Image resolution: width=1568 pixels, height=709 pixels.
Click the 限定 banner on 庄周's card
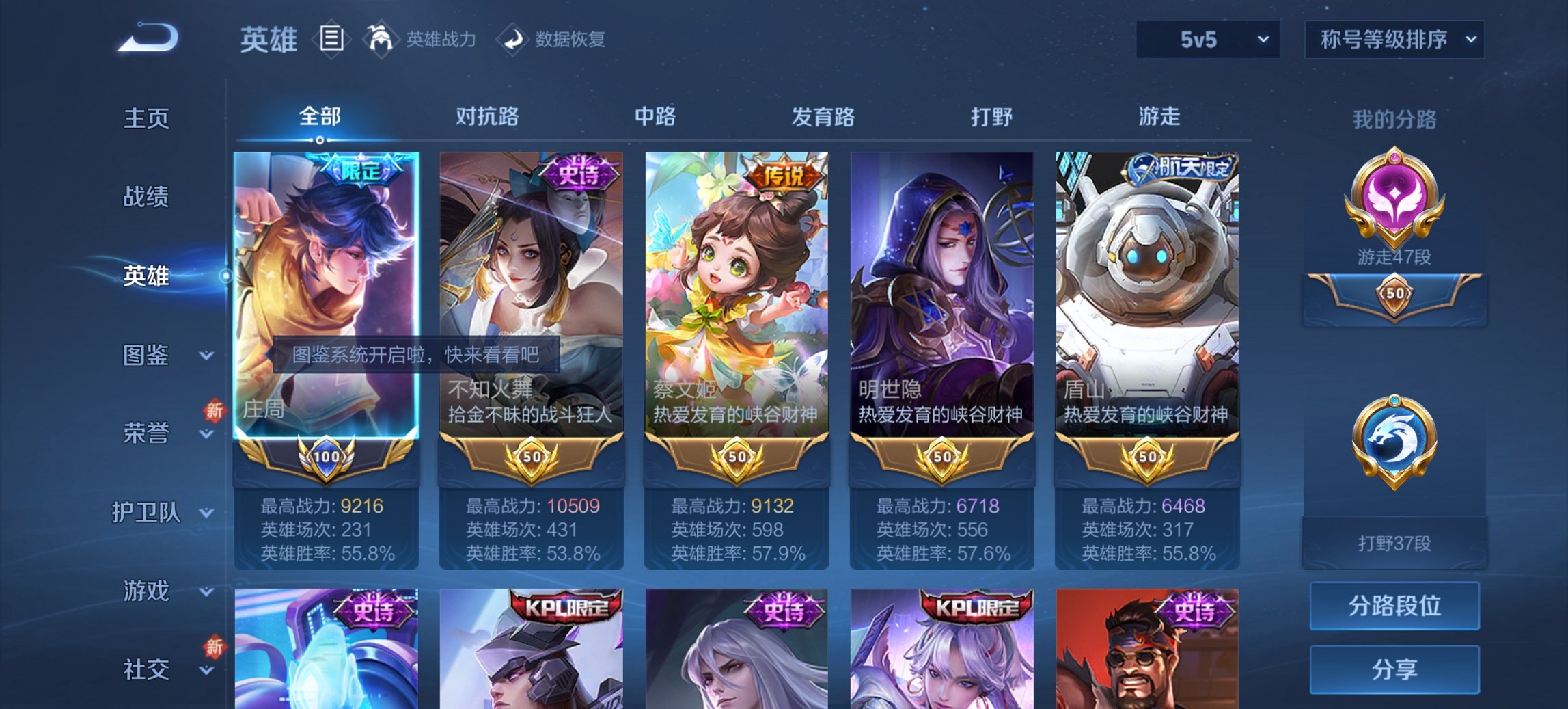pos(362,167)
